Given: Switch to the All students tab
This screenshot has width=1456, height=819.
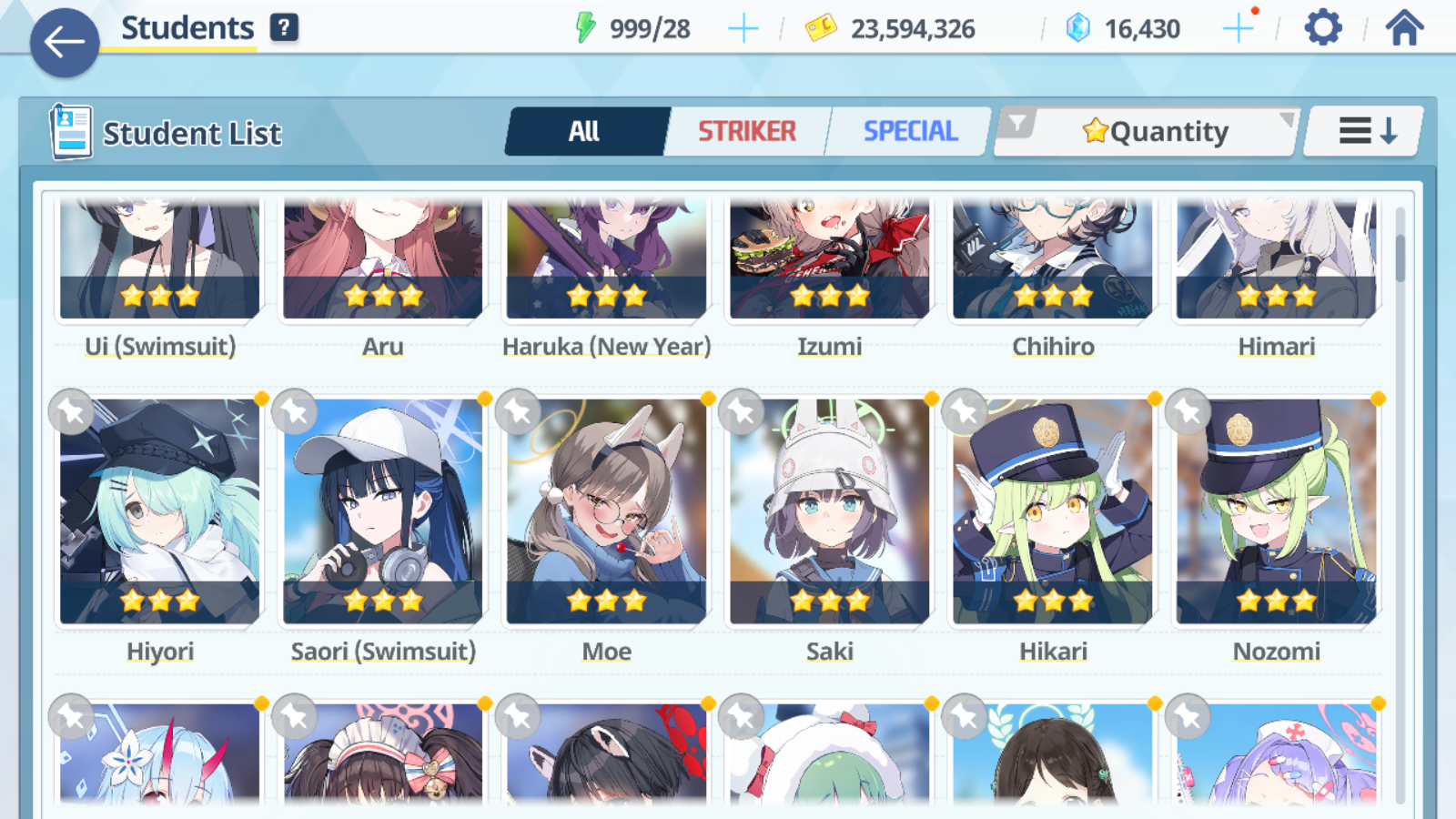Looking at the screenshot, I should click(x=584, y=132).
